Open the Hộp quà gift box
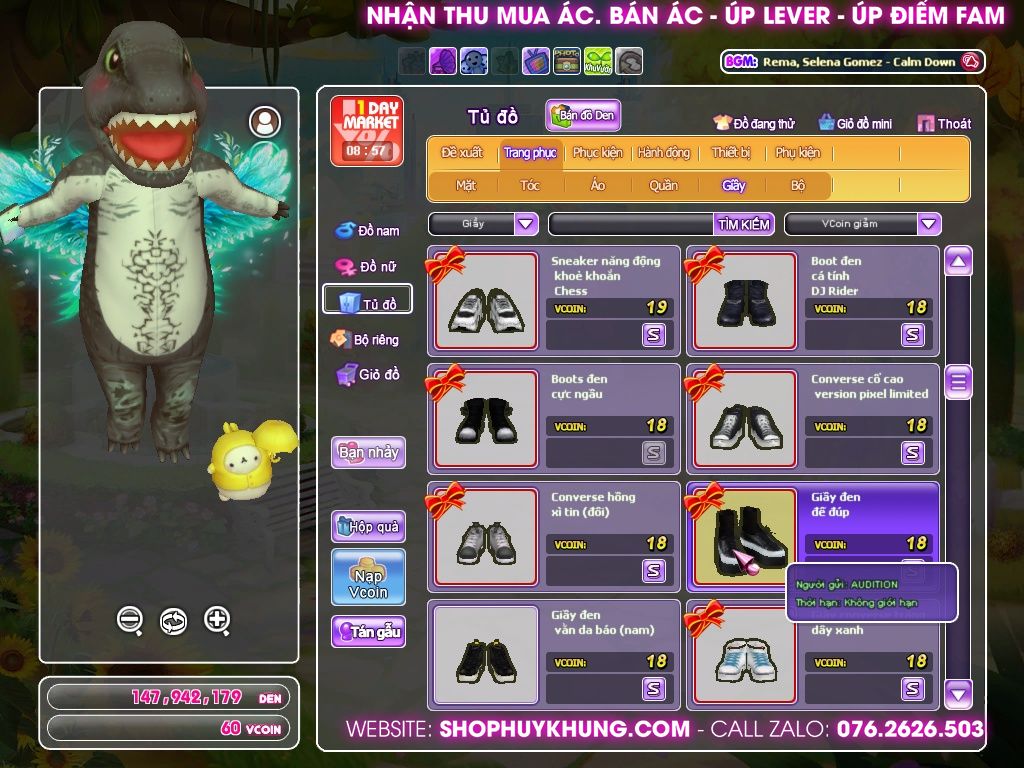This screenshot has width=1024, height=768. (368, 526)
